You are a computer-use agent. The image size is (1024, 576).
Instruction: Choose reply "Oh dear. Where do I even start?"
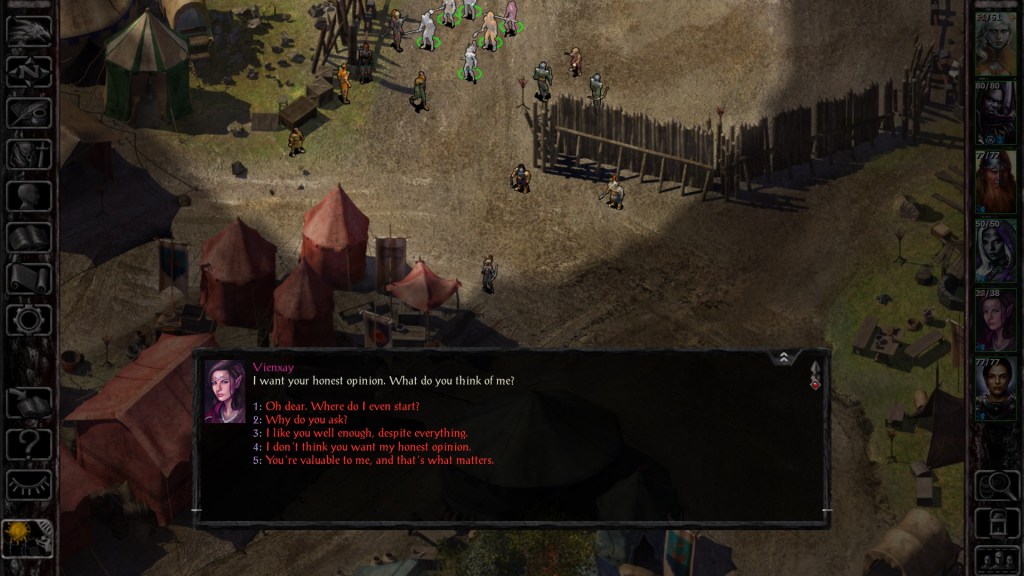[x=342, y=406]
